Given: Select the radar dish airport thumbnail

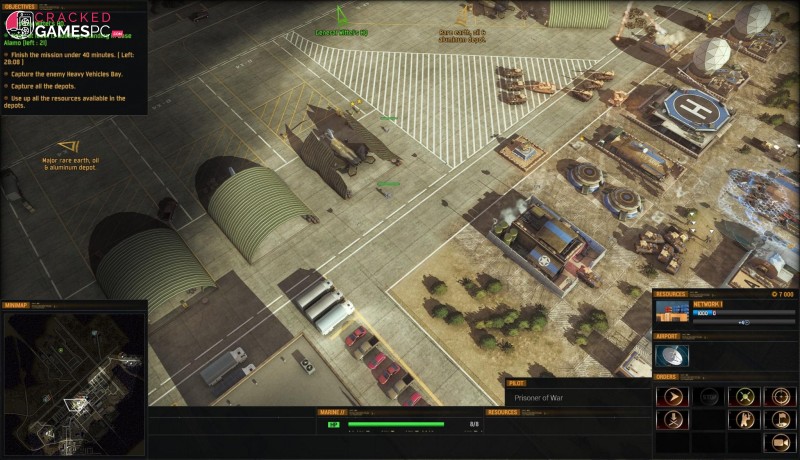Looking at the screenshot, I should (671, 355).
